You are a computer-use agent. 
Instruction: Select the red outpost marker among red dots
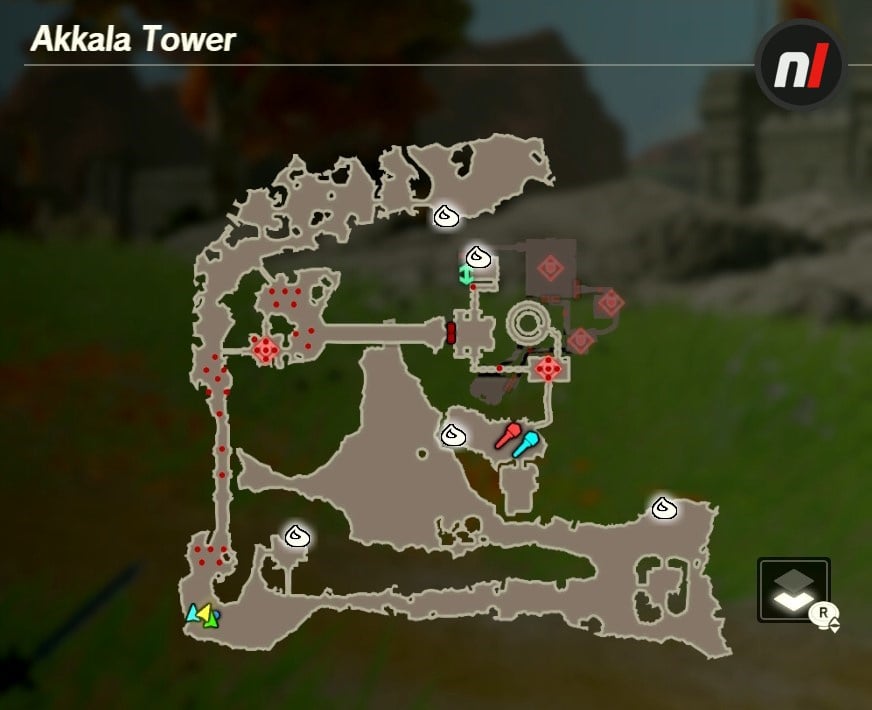click(x=265, y=350)
